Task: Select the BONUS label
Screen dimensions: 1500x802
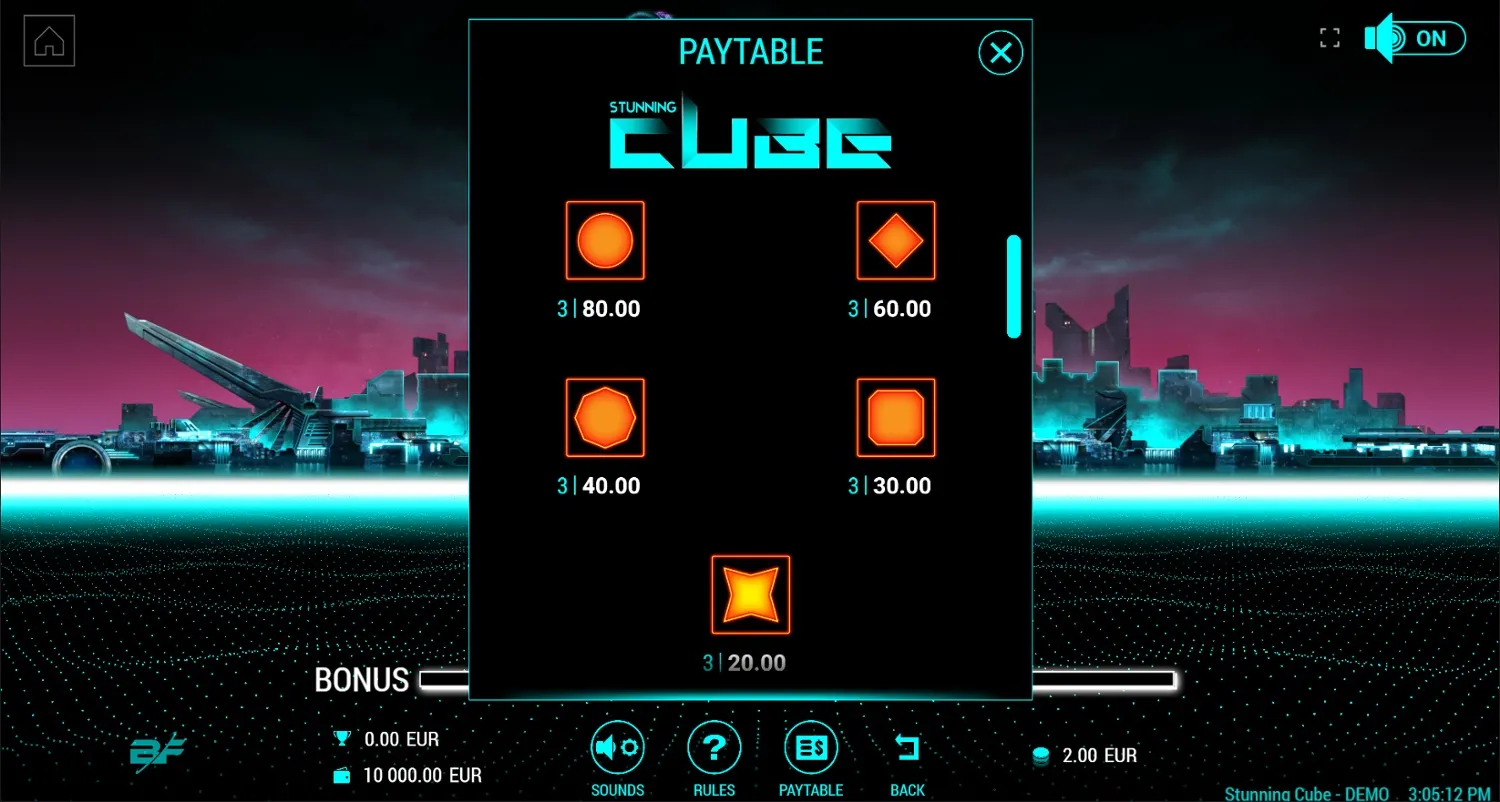Action: pos(362,680)
